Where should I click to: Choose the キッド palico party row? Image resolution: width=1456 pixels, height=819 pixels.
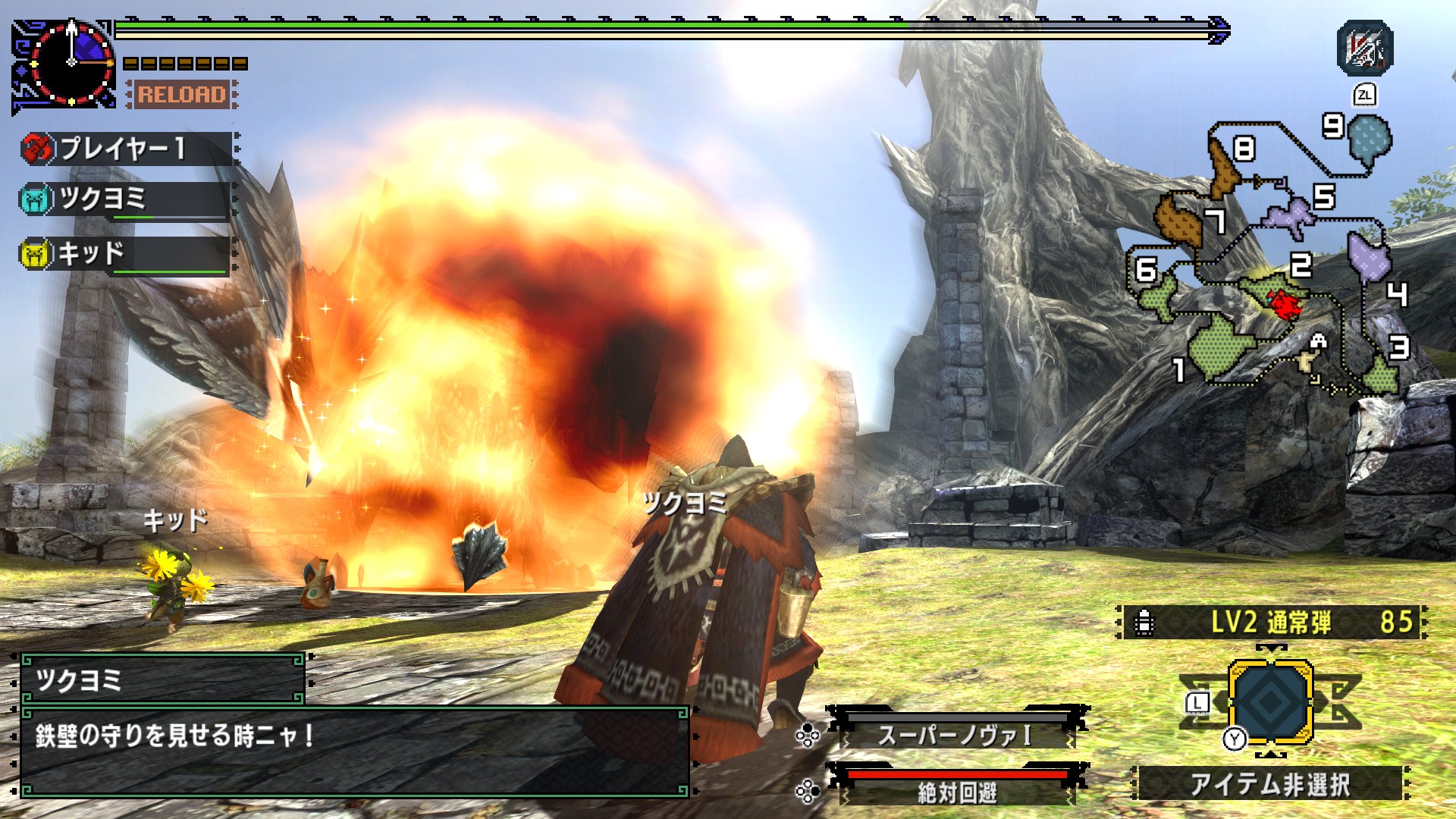pos(125,253)
